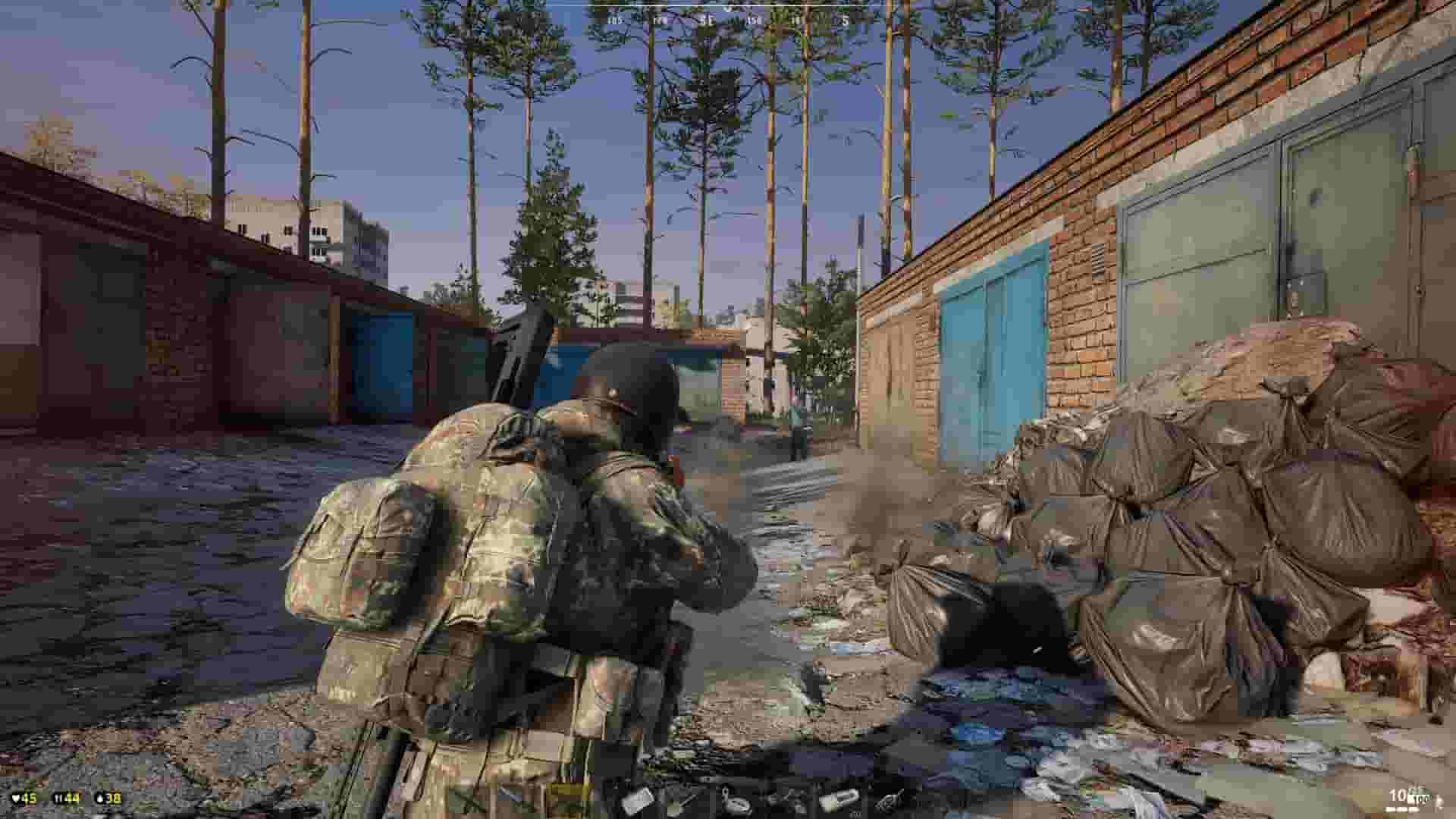Open the compass item from the hotbar
Viewport: 1456px width, 819px height.
pyautogui.click(x=739, y=802)
